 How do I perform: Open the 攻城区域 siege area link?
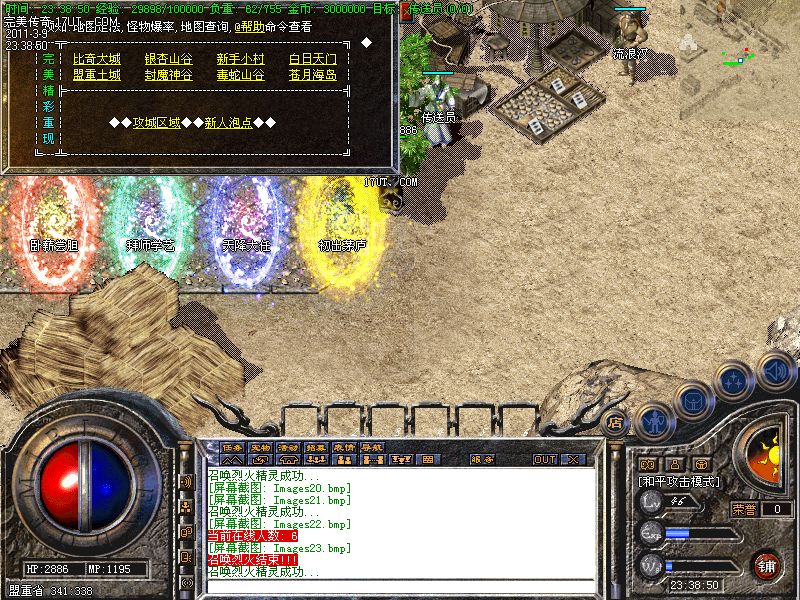coord(157,123)
